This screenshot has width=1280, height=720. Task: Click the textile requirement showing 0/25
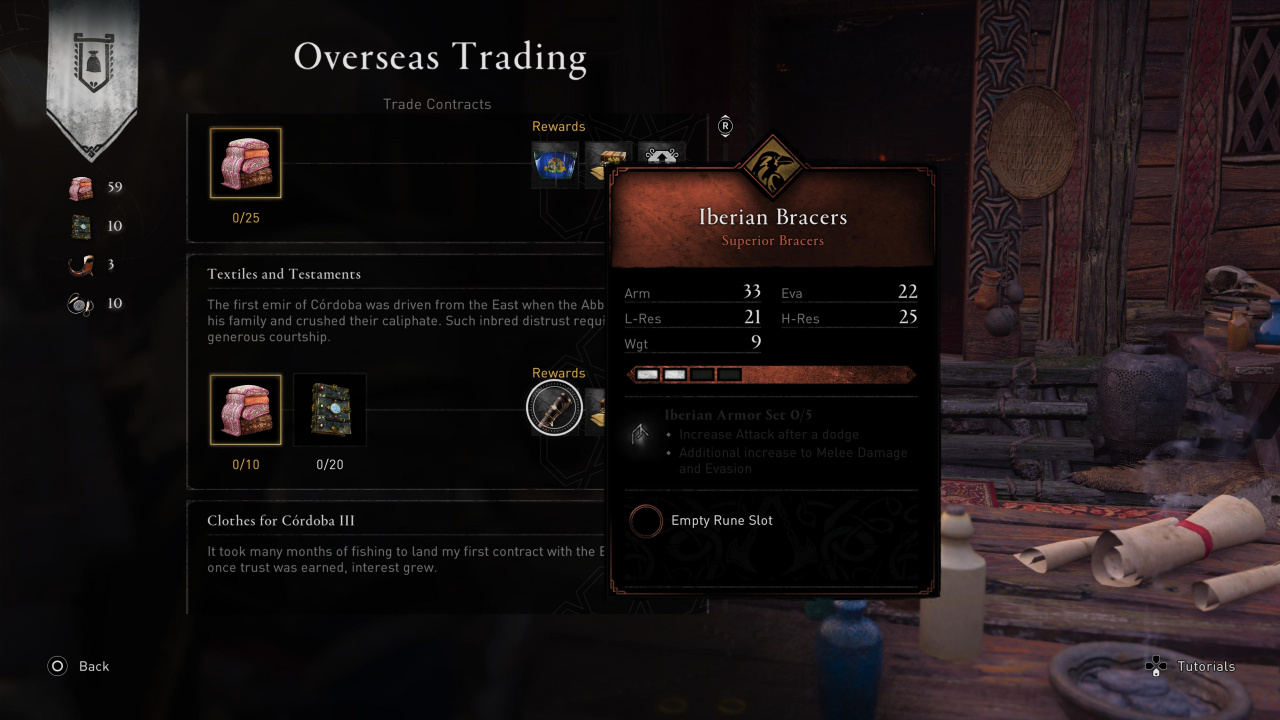click(245, 163)
